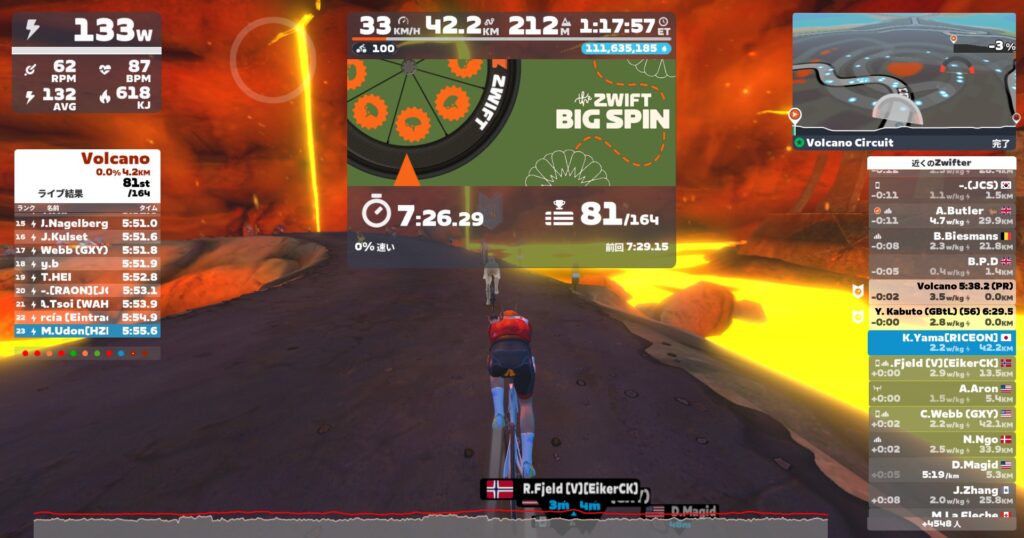Select A.Butler in the nearby riders list
Screen dimensions: 1024x538
pyautogui.click(x=942, y=215)
